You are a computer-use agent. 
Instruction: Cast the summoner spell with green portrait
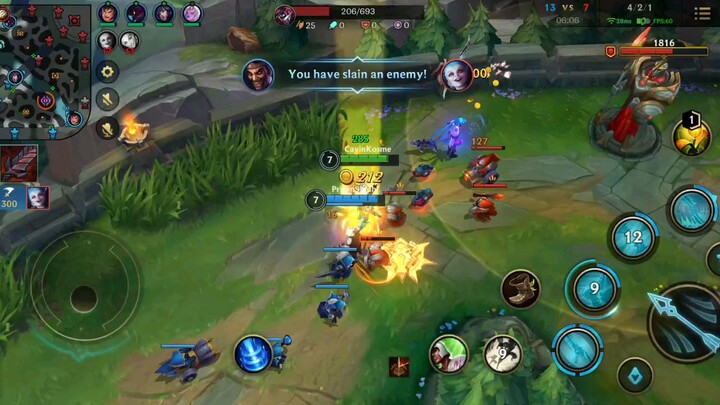coord(449,353)
